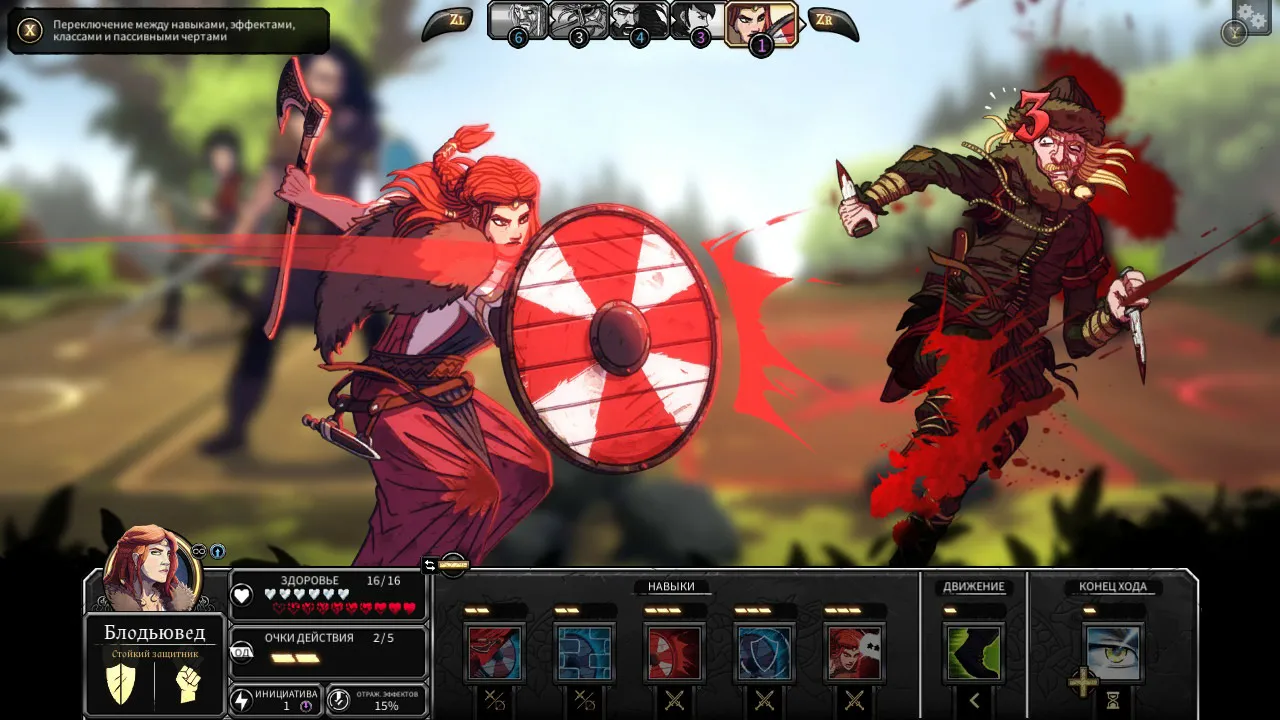Viewport: 1280px width, 720px height.
Task: Click the lightning initiative icon
Action: tap(242, 699)
